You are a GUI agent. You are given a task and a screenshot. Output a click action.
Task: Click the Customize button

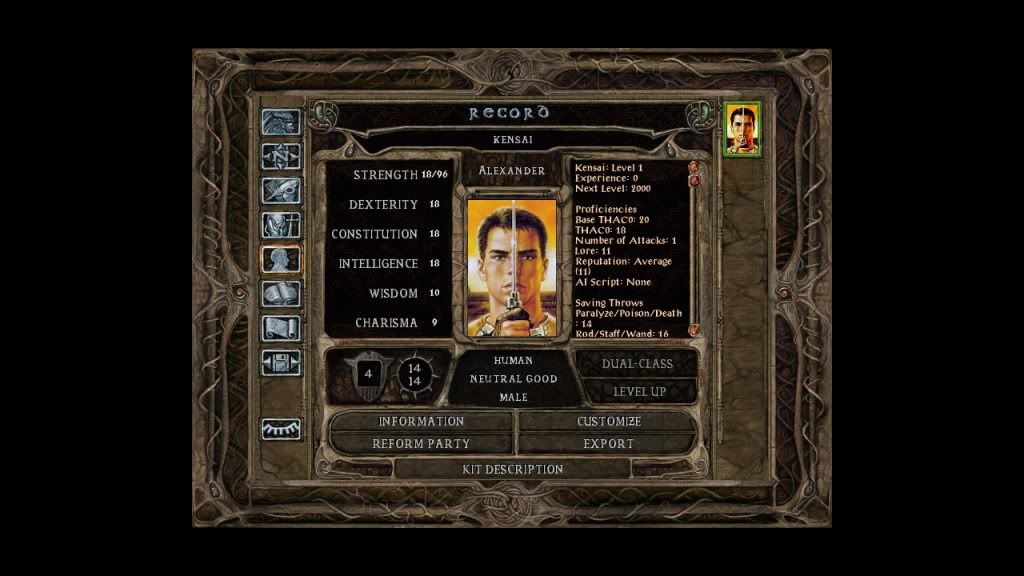608,422
